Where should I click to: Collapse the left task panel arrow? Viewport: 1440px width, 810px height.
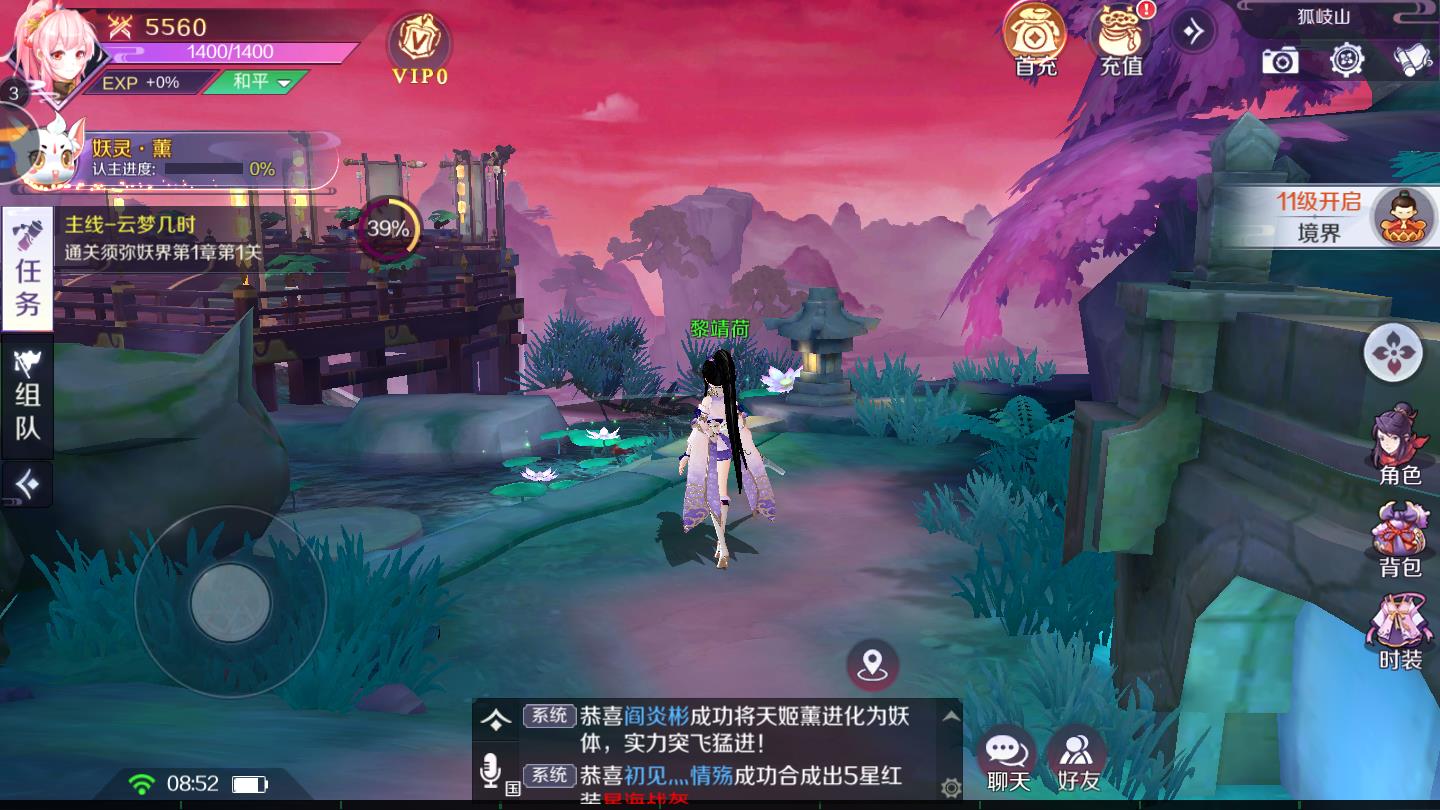[x=26, y=483]
